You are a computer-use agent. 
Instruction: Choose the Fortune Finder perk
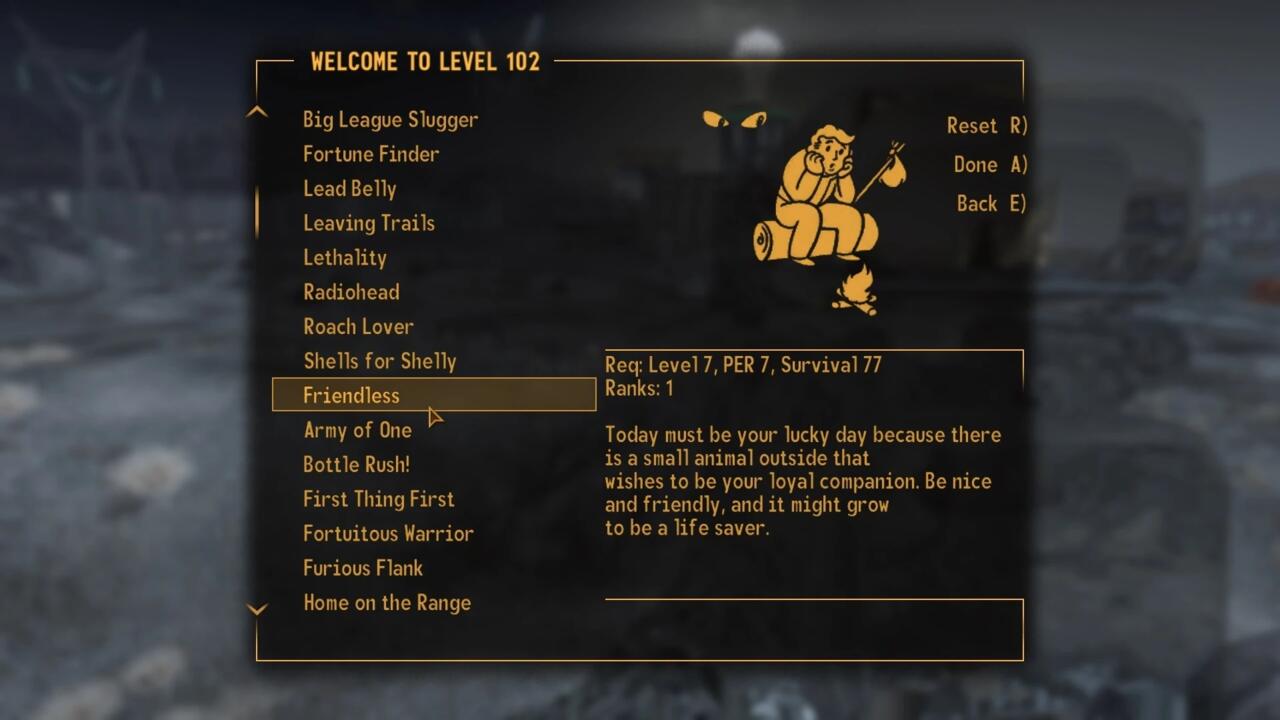tap(371, 154)
